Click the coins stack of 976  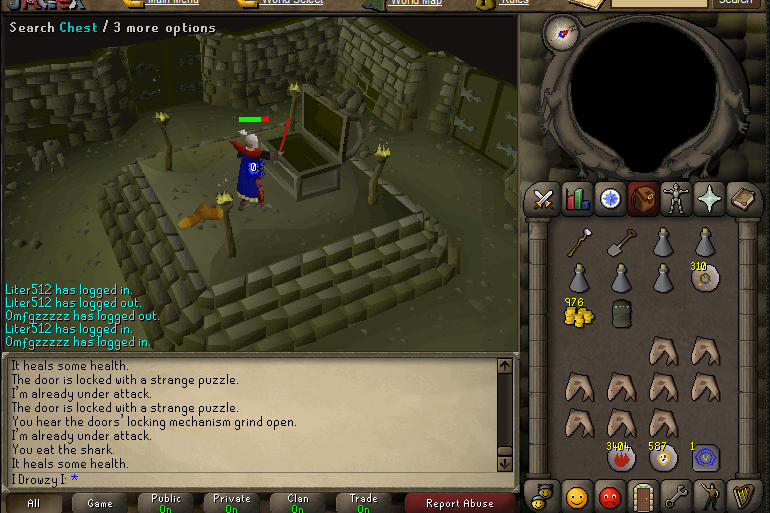(x=578, y=314)
